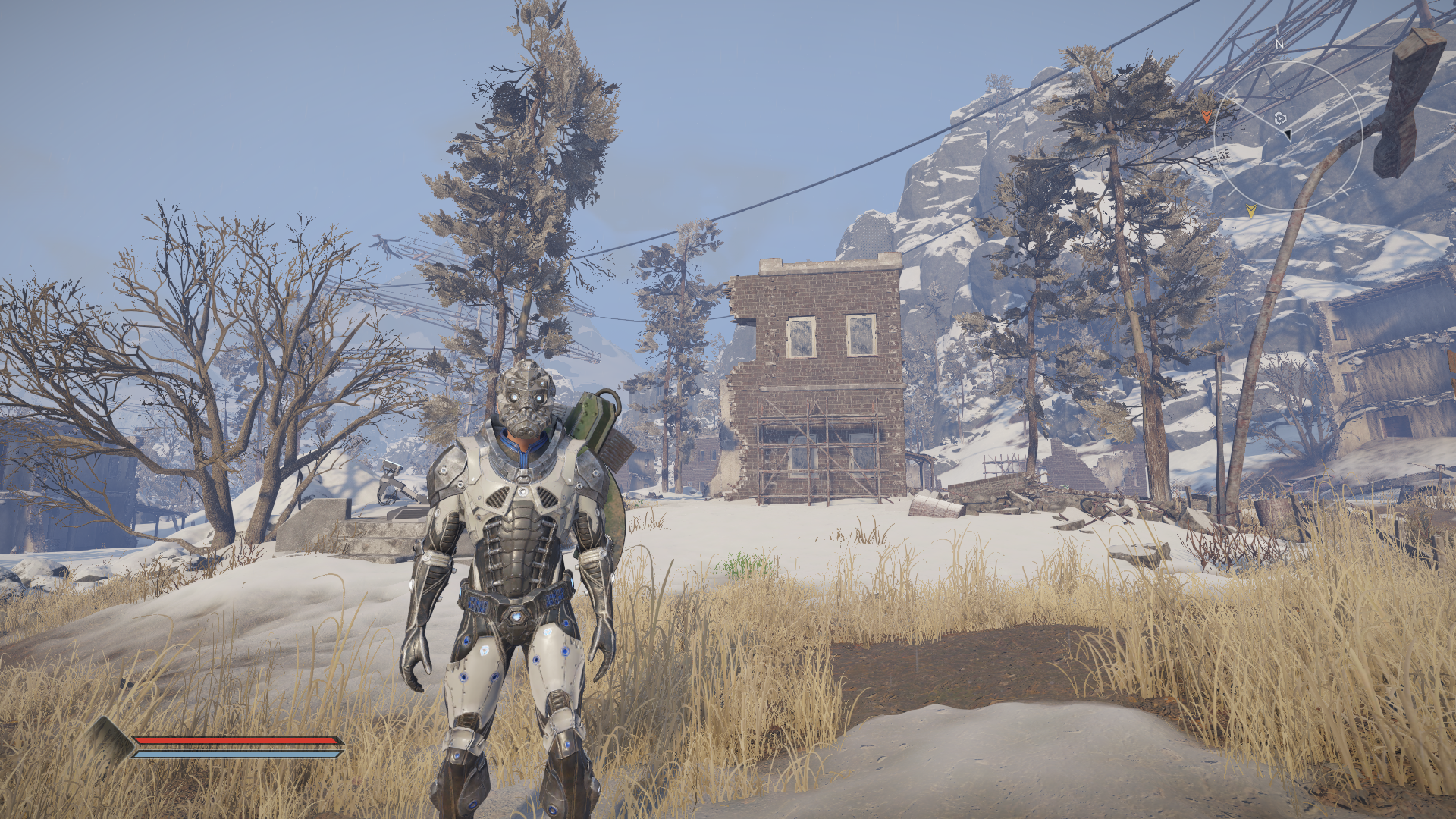Image resolution: width=1456 pixels, height=819 pixels.
Task: Select the yellow quest marker below the radar
Action: pyautogui.click(x=1250, y=210)
